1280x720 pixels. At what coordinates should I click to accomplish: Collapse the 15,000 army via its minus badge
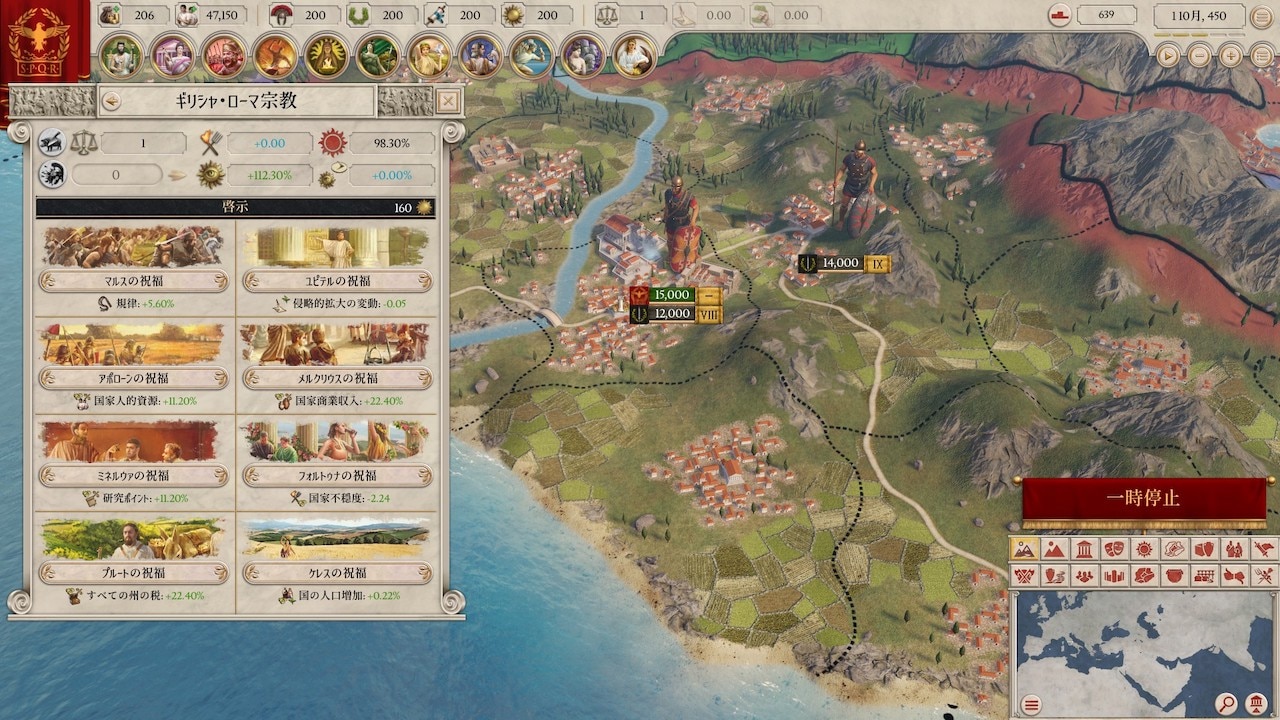tap(708, 295)
